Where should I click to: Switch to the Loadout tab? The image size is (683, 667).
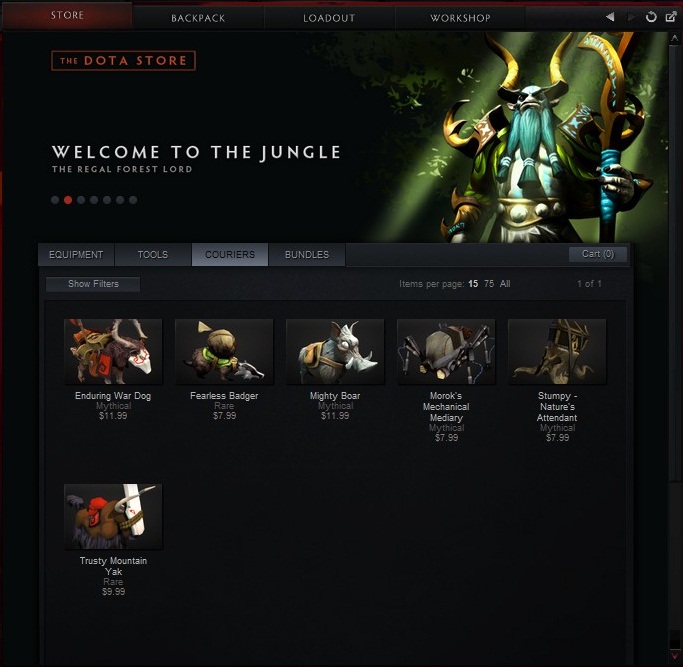point(329,18)
